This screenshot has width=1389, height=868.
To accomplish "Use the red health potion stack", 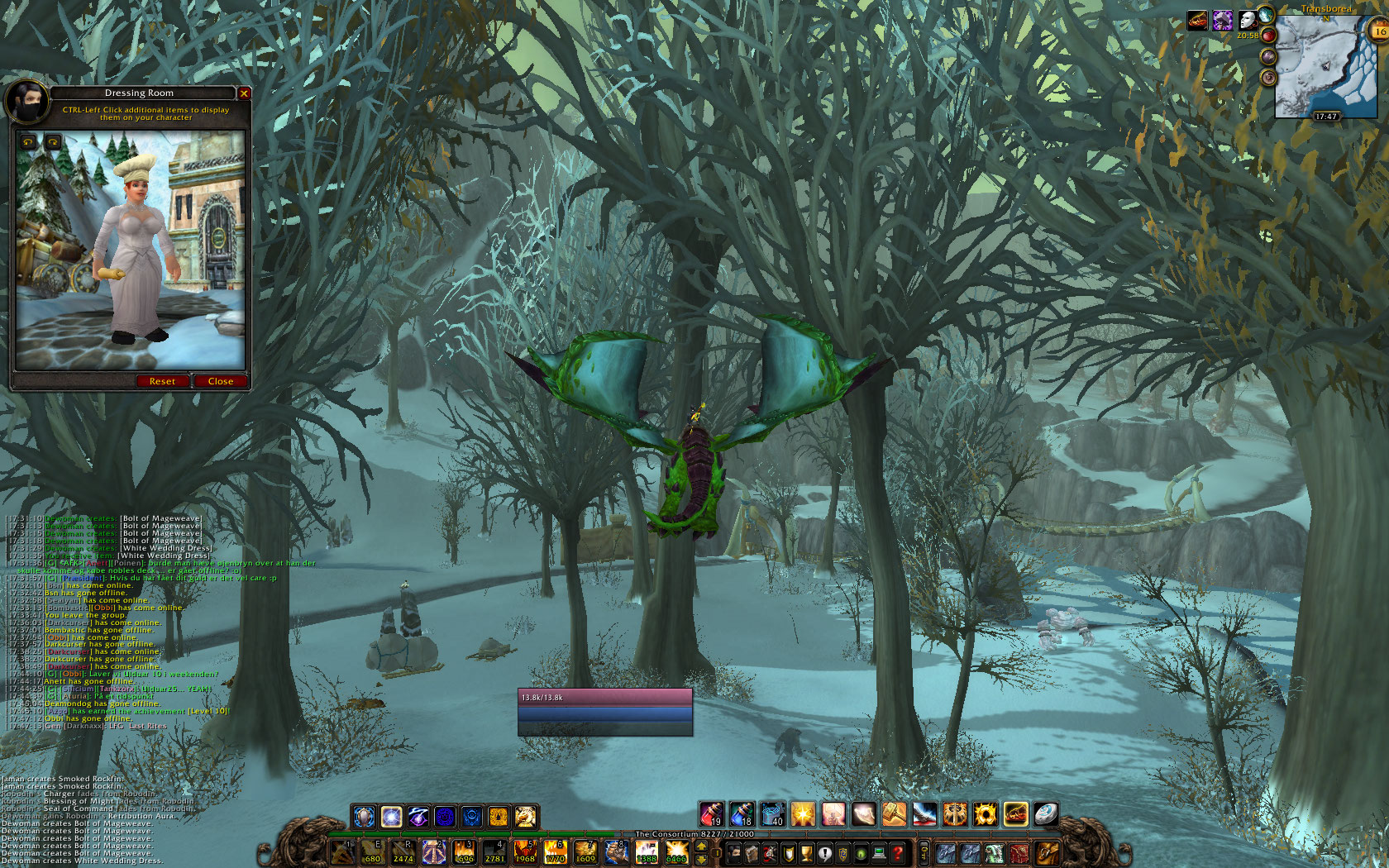I will (711, 814).
